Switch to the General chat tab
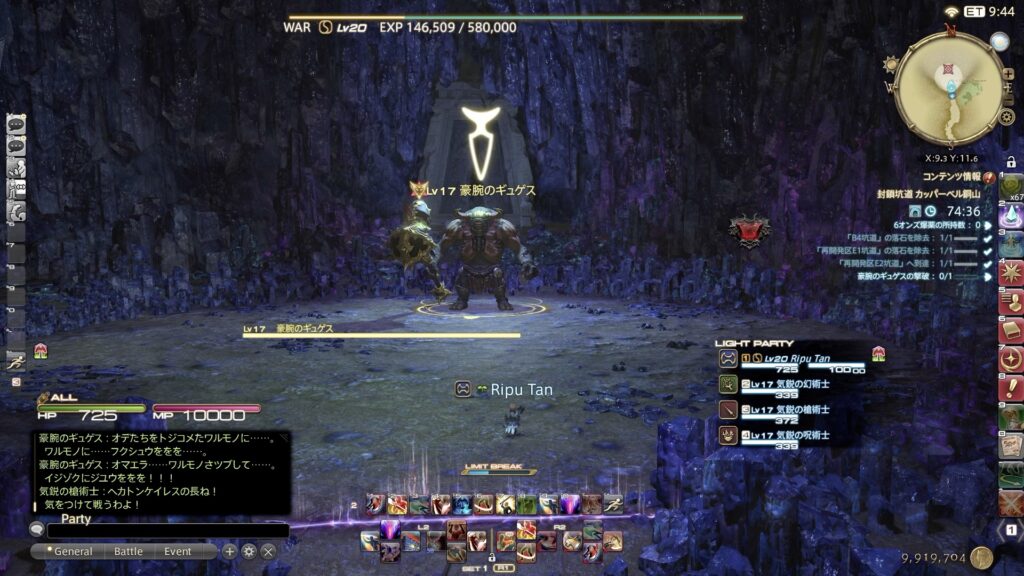The width and height of the screenshot is (1024, 576). coord(72,551)
